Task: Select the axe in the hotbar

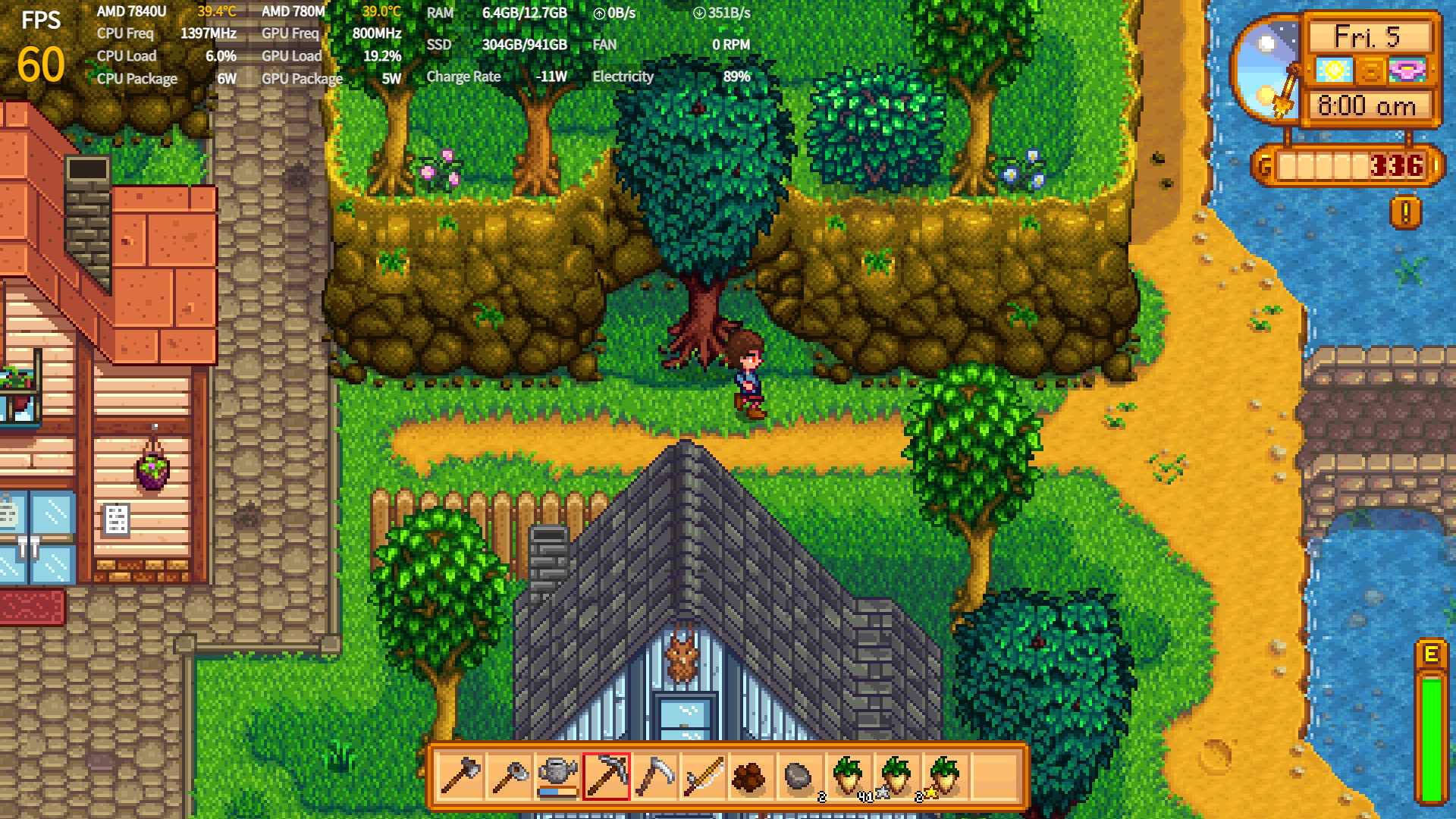Action: click(x=460, y=777)
